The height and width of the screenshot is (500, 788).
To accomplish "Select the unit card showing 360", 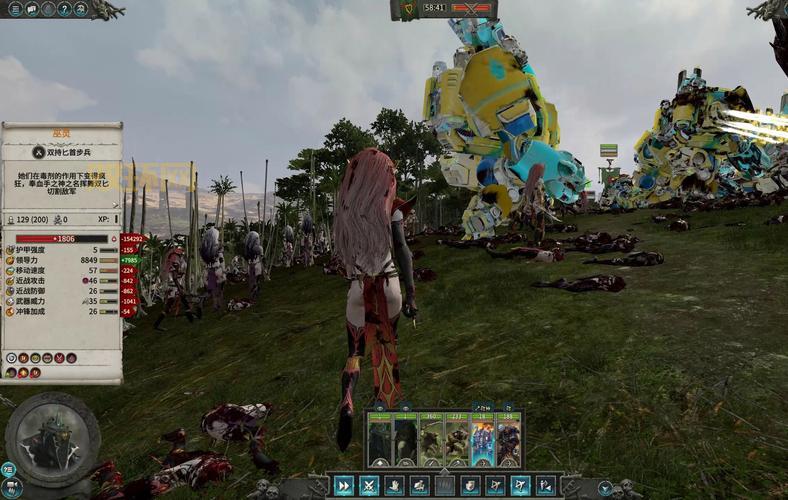I will (431, 440).
